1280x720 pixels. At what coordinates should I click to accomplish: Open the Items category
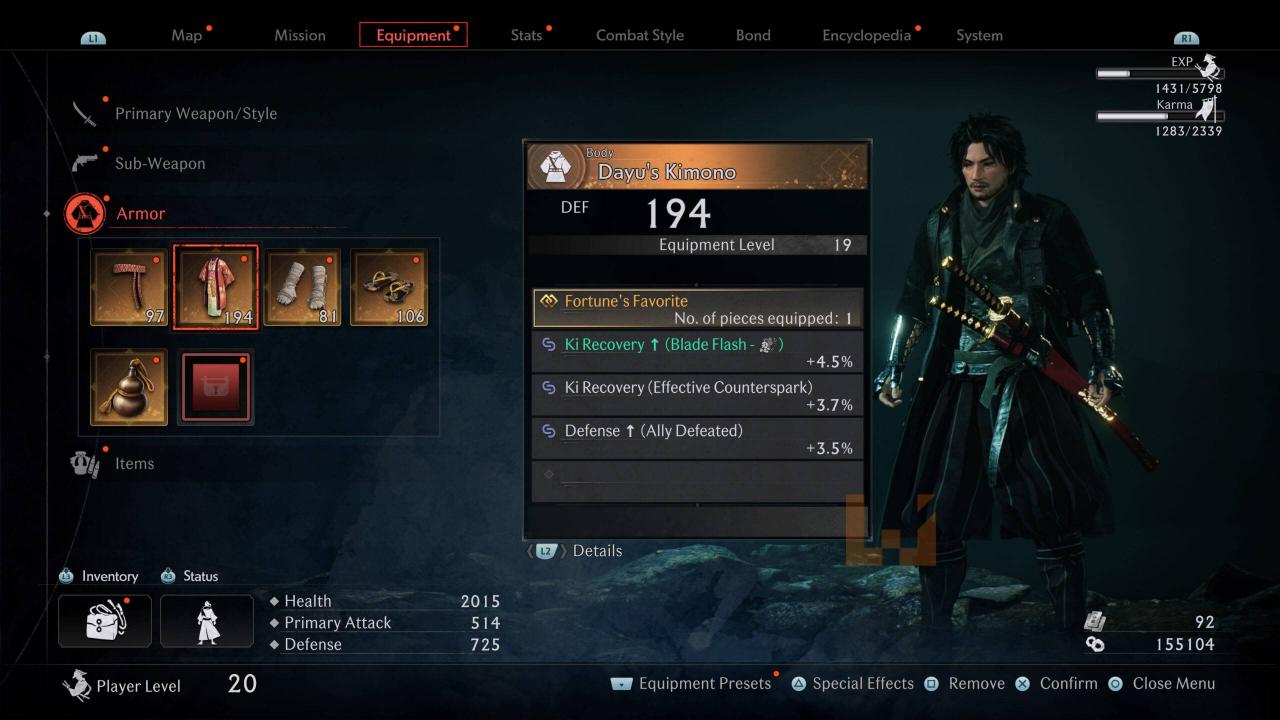[x=133, y=463]
